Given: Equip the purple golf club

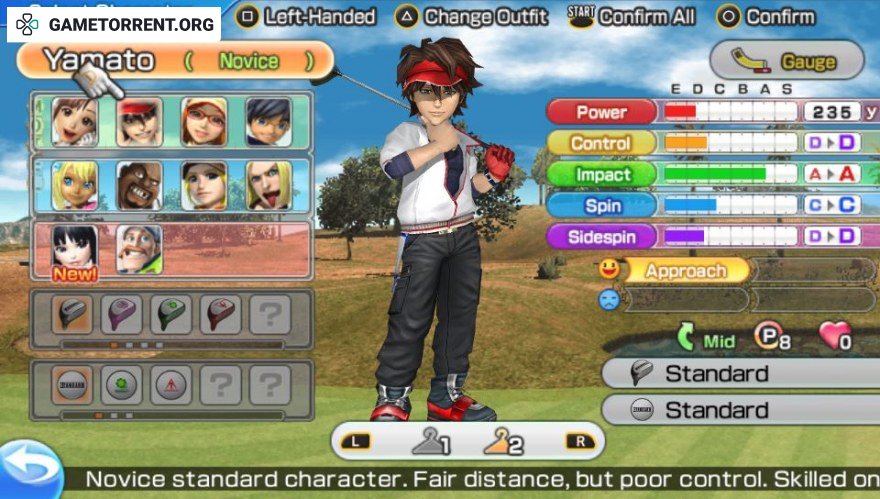Looking at the screenshot, I should (122, 314).
